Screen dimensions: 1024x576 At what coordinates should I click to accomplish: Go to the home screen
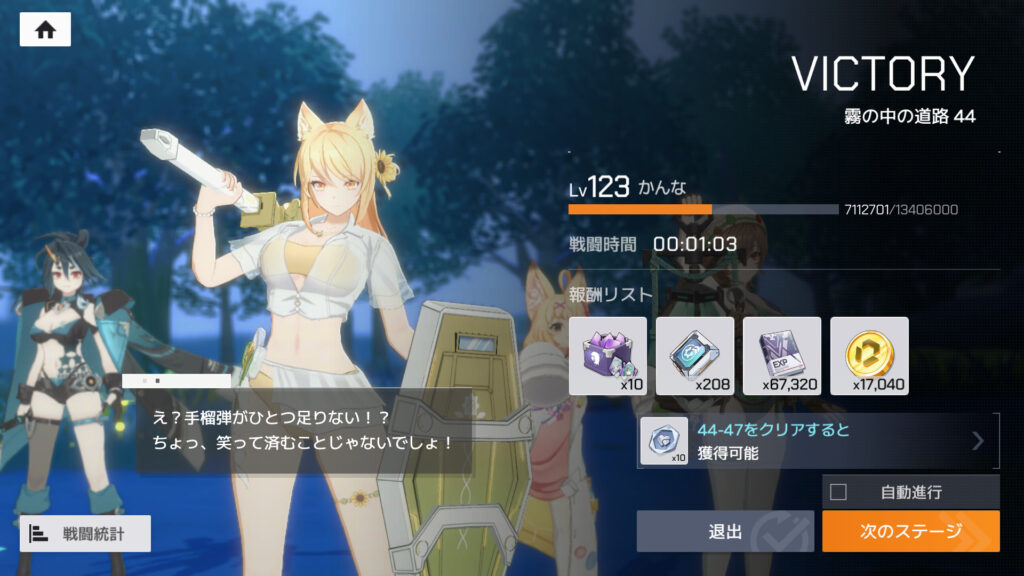click(45, 30)
